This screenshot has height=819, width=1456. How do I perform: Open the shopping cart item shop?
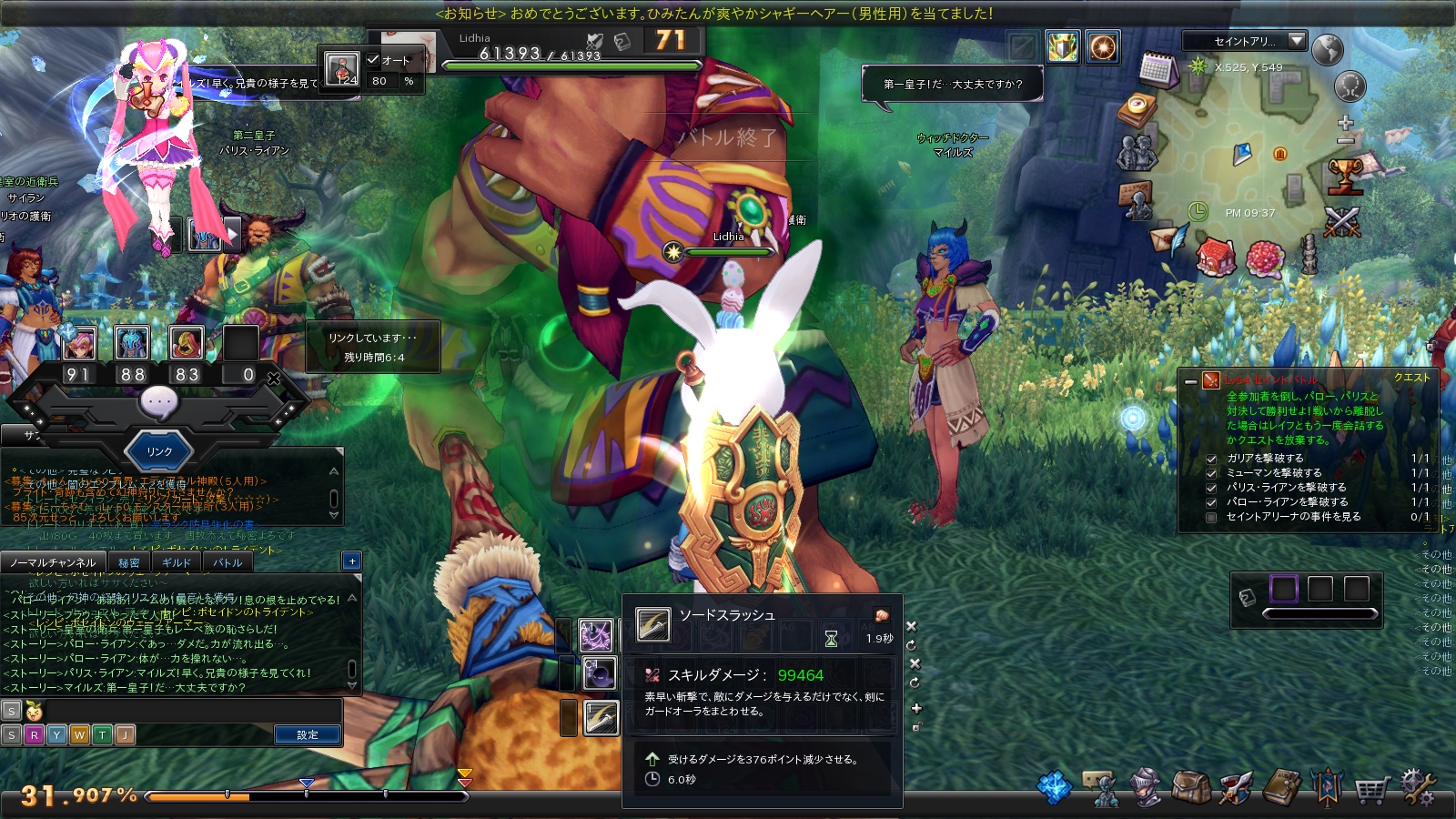(x=1370, y=789)
